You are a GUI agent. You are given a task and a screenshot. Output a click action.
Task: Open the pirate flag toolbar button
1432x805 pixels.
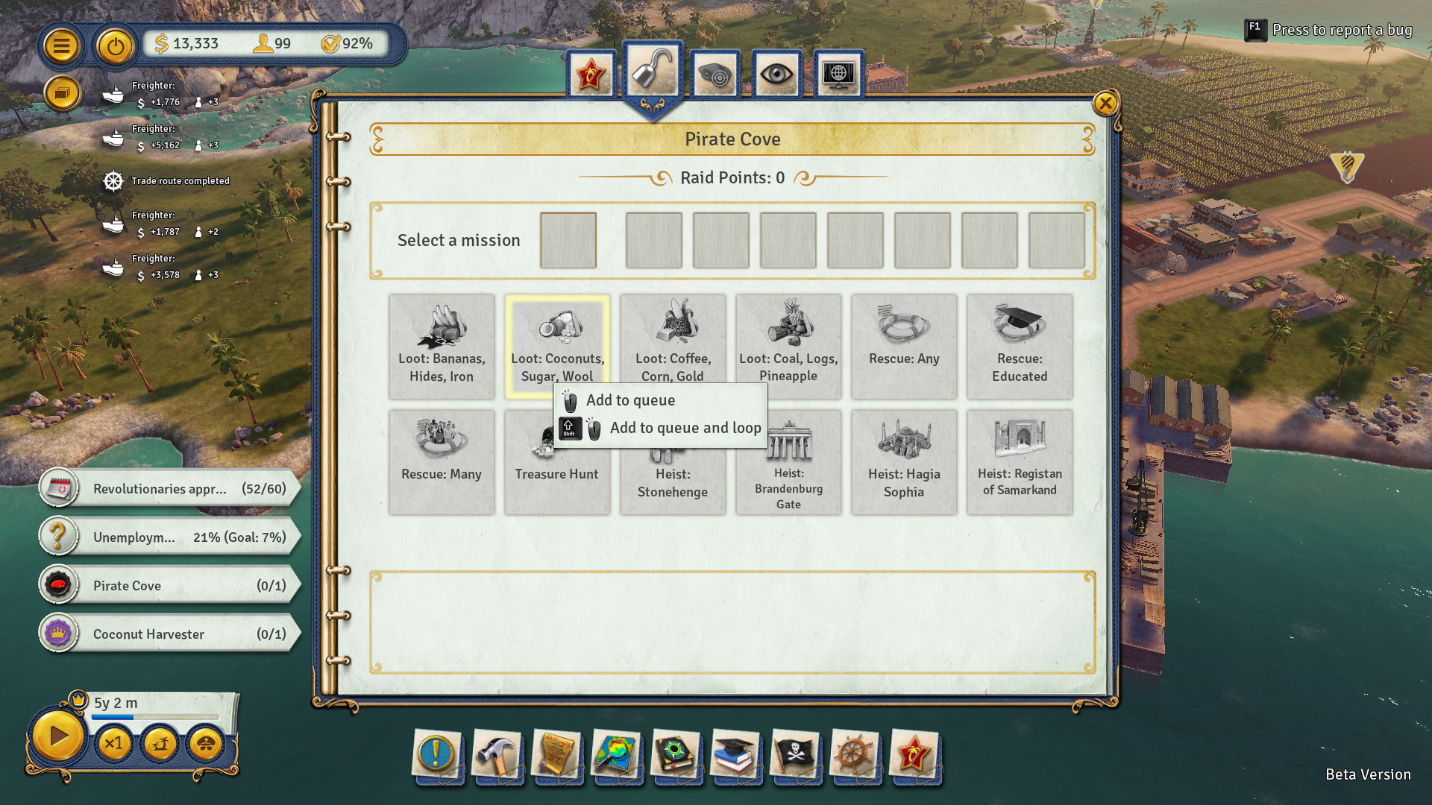[795, 755]
